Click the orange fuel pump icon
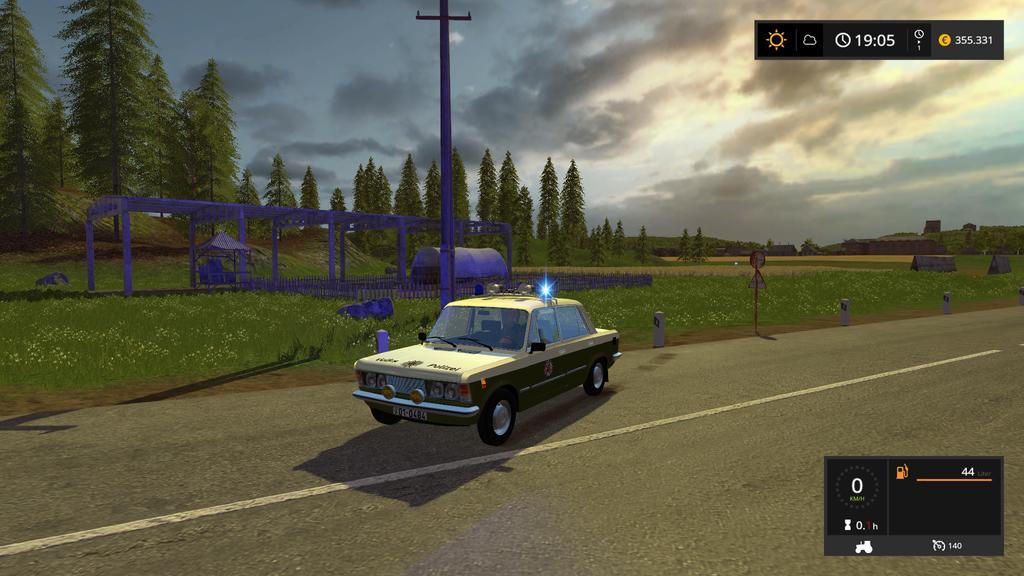 tap(902, 472)
